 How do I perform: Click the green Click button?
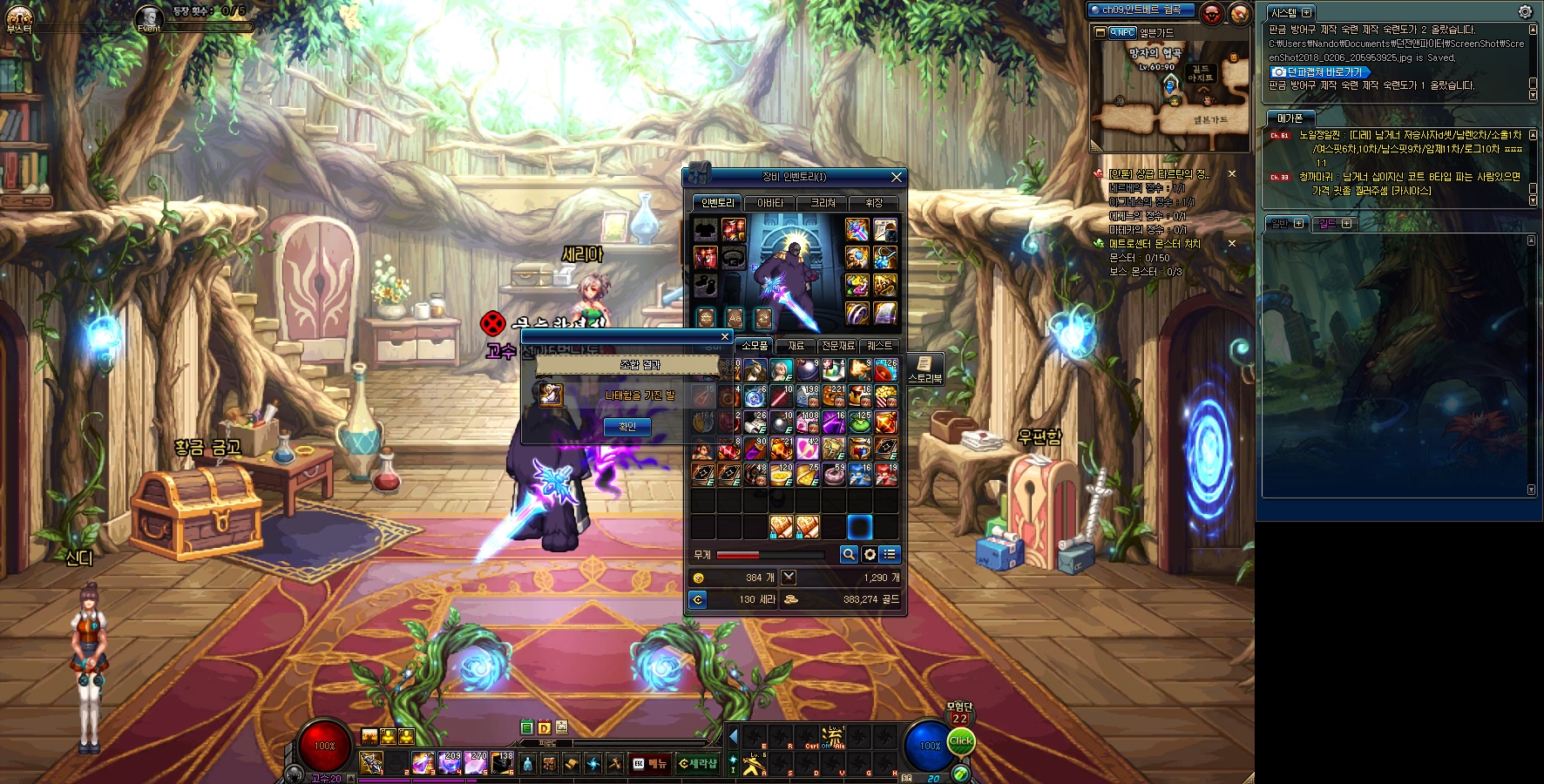961,741
